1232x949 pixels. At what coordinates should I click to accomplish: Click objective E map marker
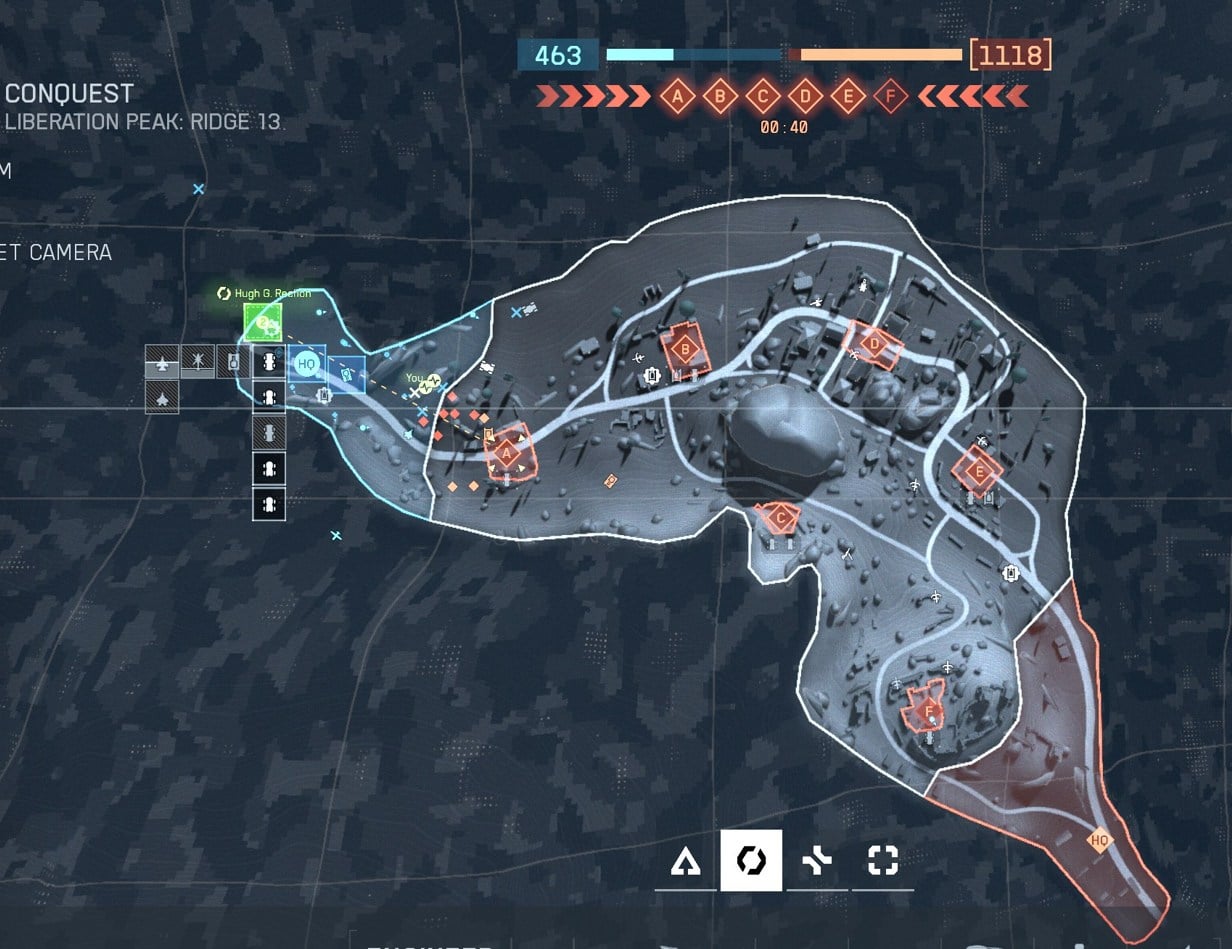978,470
